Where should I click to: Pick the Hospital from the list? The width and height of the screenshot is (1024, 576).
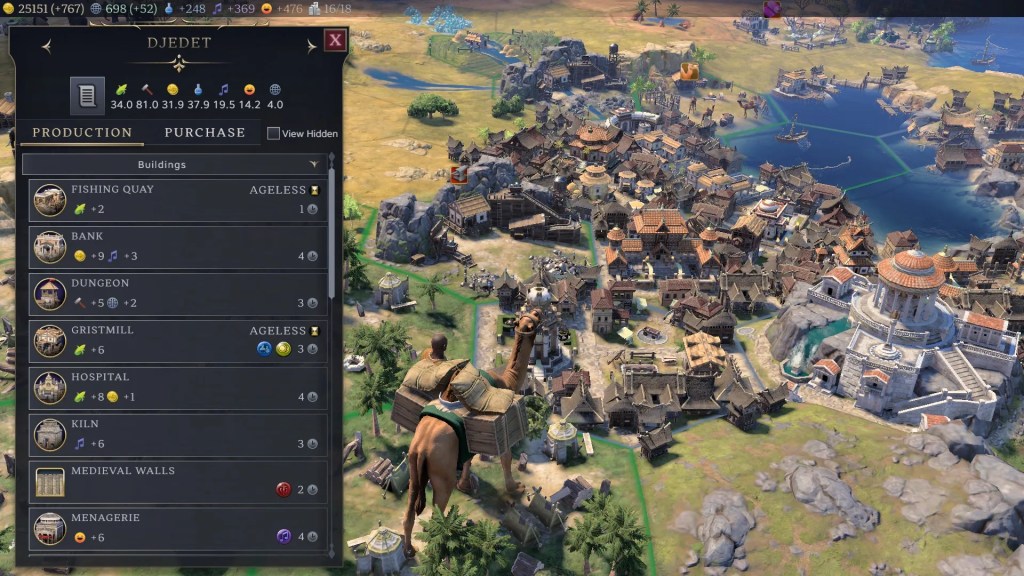177,387
